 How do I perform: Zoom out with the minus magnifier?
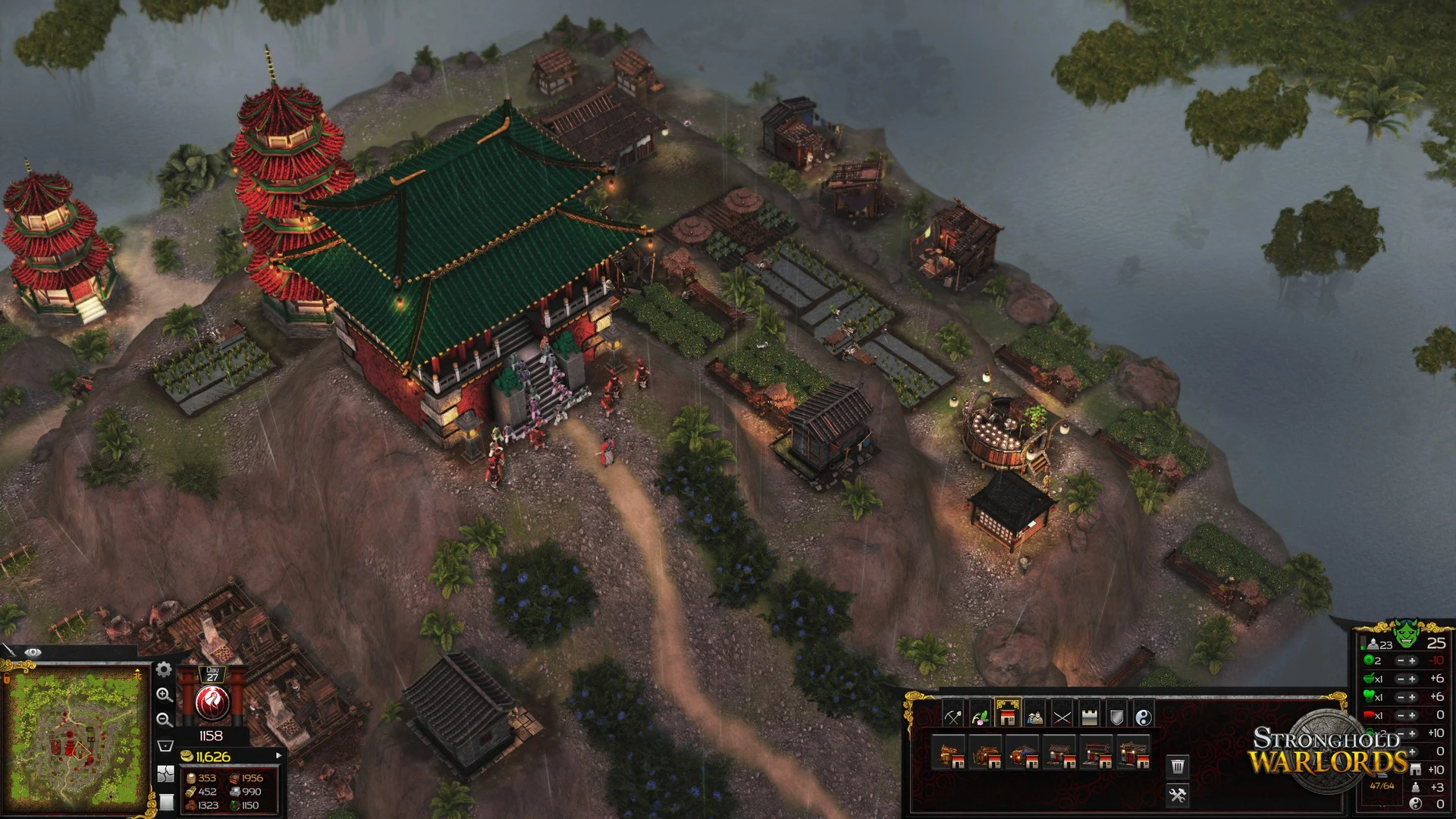[164, 720]
